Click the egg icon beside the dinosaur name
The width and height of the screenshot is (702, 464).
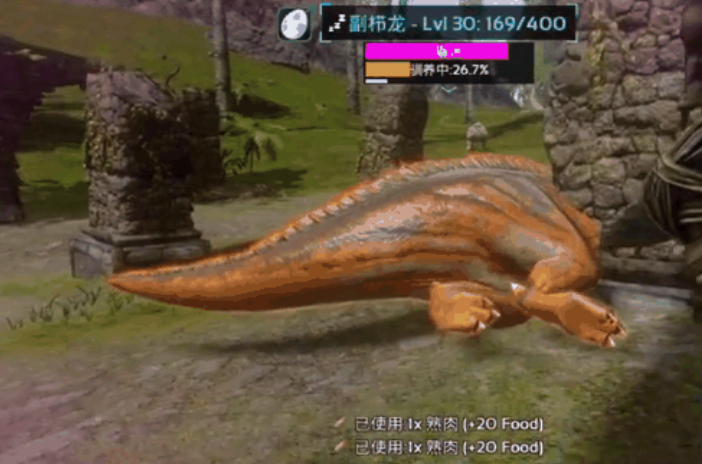click(x=295, y=23)
